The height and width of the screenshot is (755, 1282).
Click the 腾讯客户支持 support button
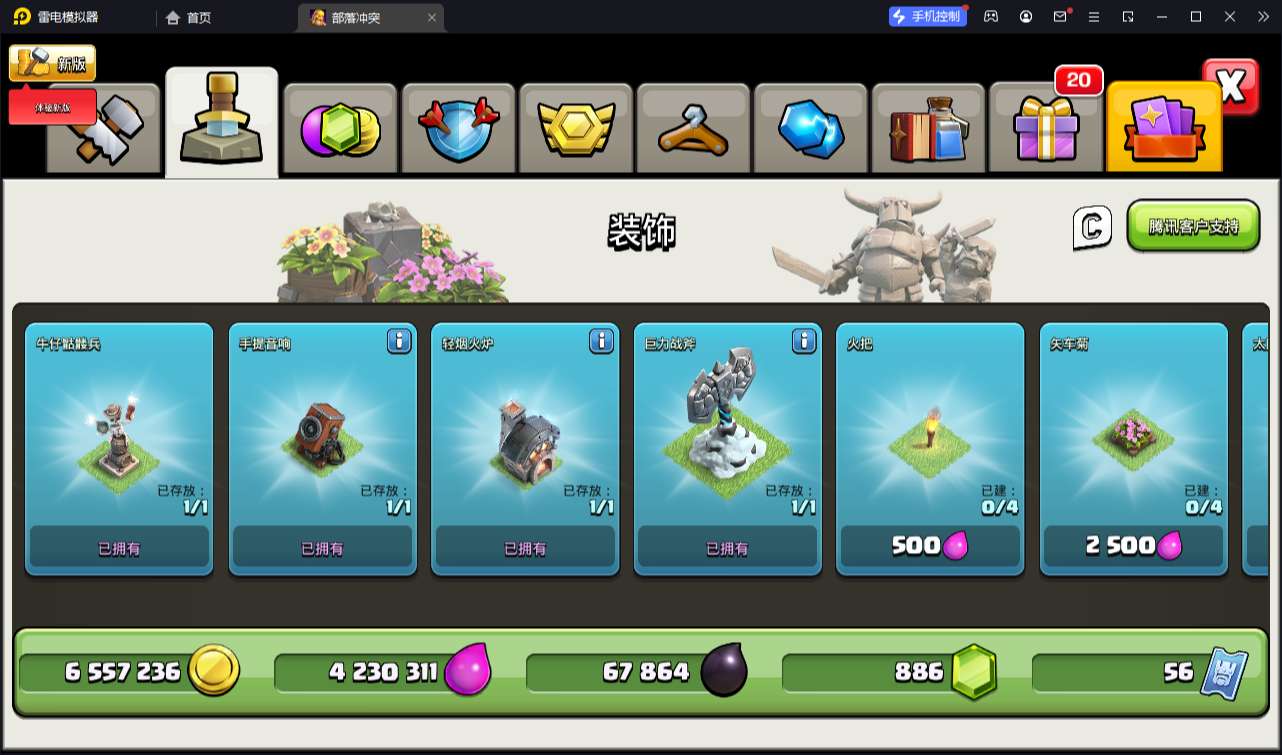(x=1193, y=226)
